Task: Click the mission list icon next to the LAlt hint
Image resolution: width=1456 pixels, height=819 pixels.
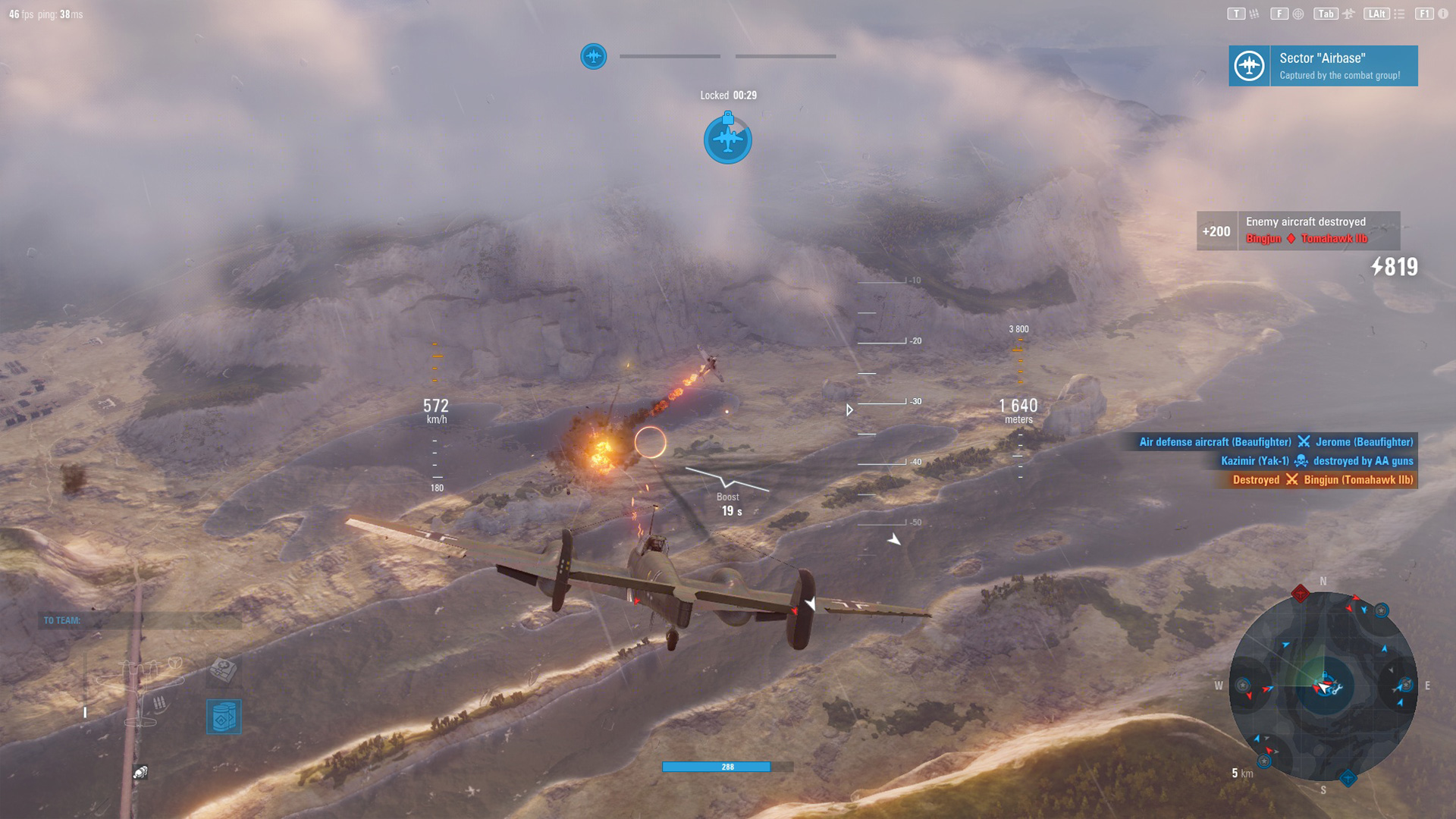Action: pyautogui.click(x=1398, y=13)
